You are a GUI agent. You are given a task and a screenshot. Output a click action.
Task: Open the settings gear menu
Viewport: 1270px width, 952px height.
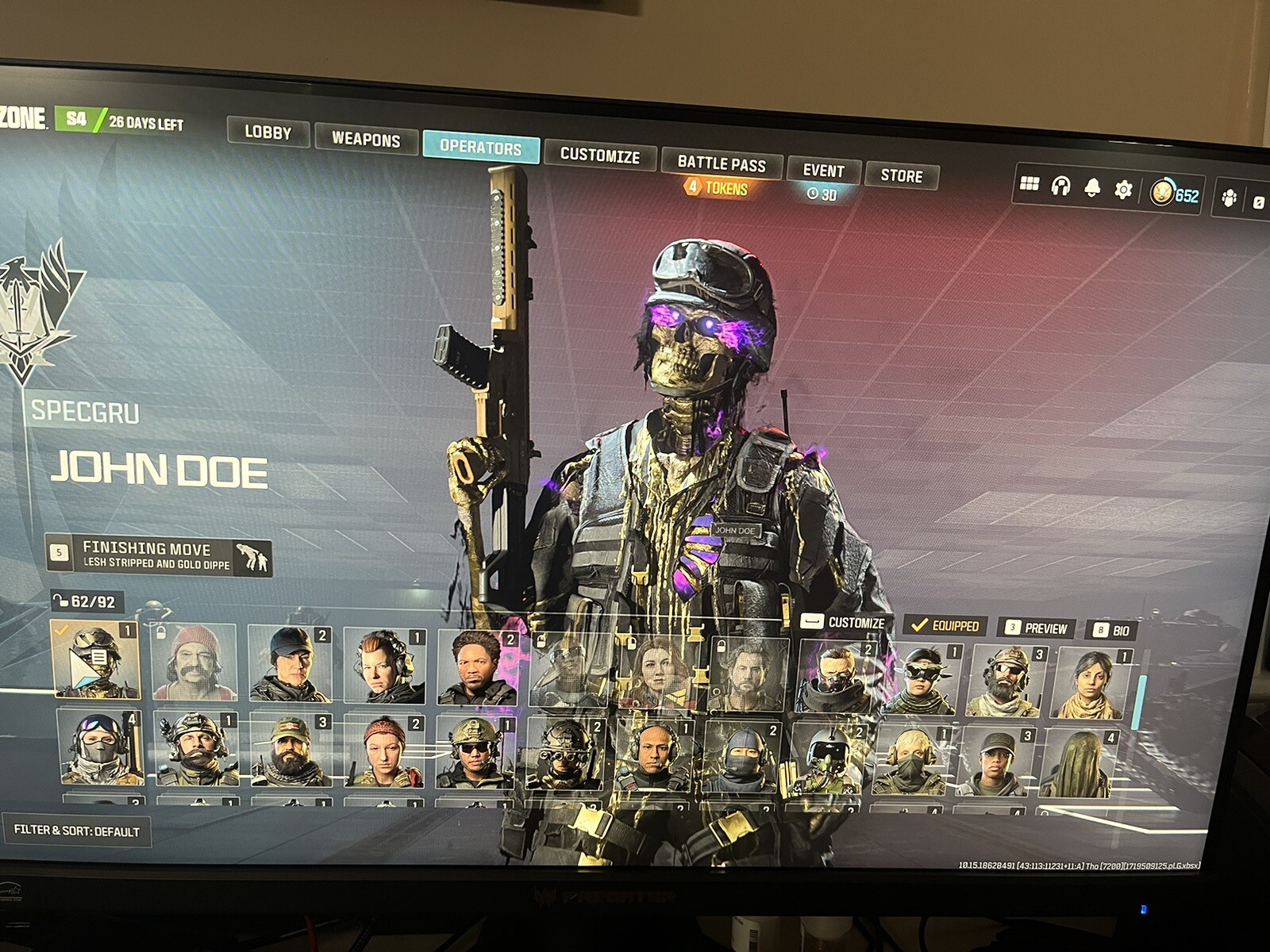(x=1124, y=190)
